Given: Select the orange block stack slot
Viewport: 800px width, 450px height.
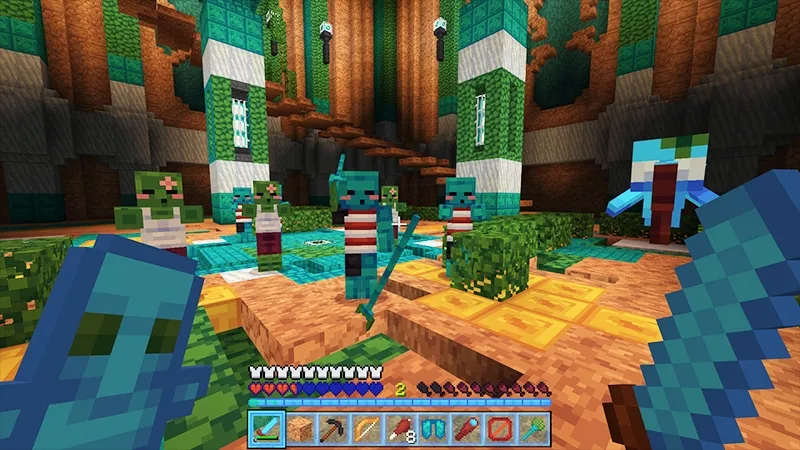Looking at the screenshot, I should pyautogui.click(x=300, y=428).
